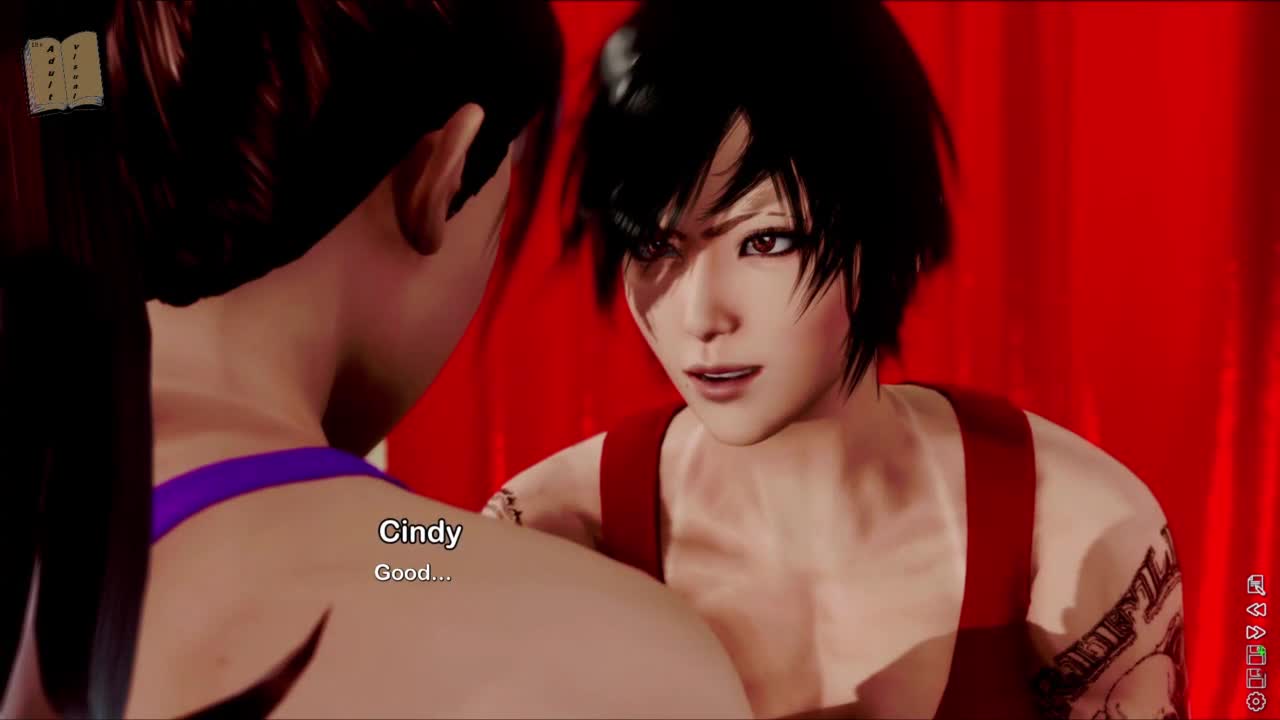This screenshot has height=720, width=1280.
Task: Save game via the floppy disk with plus
Action: pyautogui.click(x=1256, y=656)
